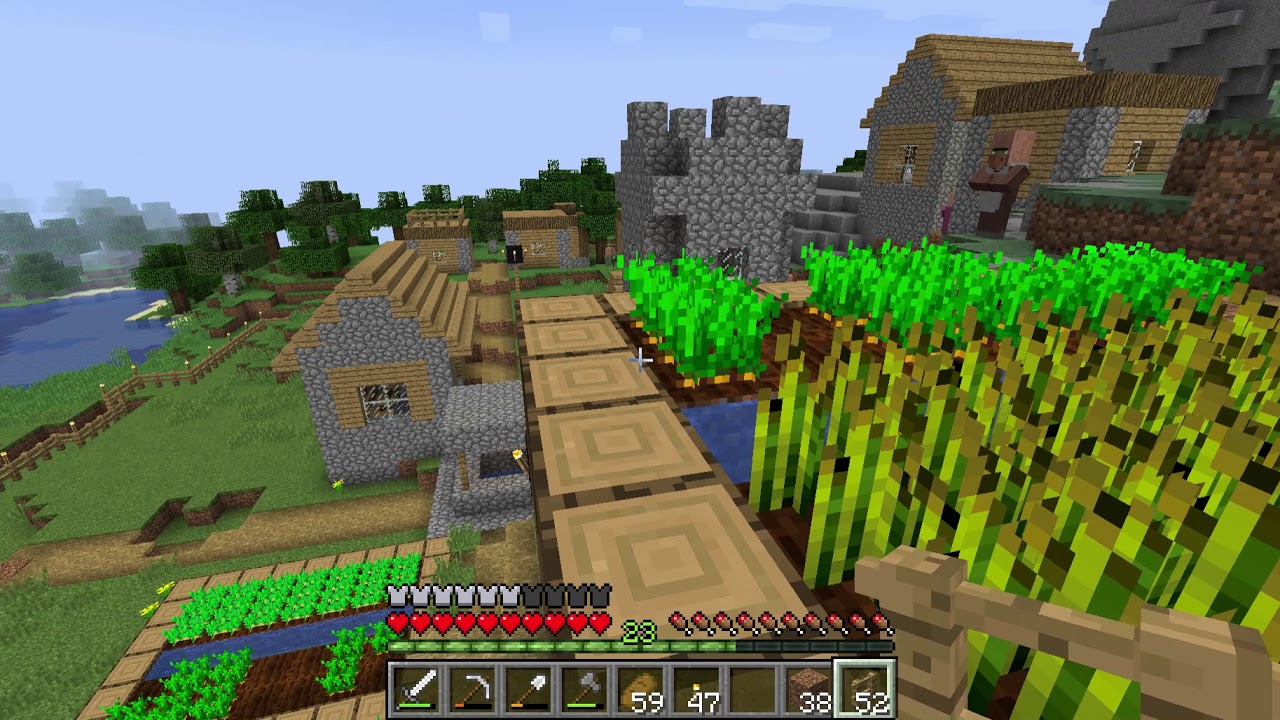
Task: Select the dirt block stack of 38
Action: click(x=806, y=690)
